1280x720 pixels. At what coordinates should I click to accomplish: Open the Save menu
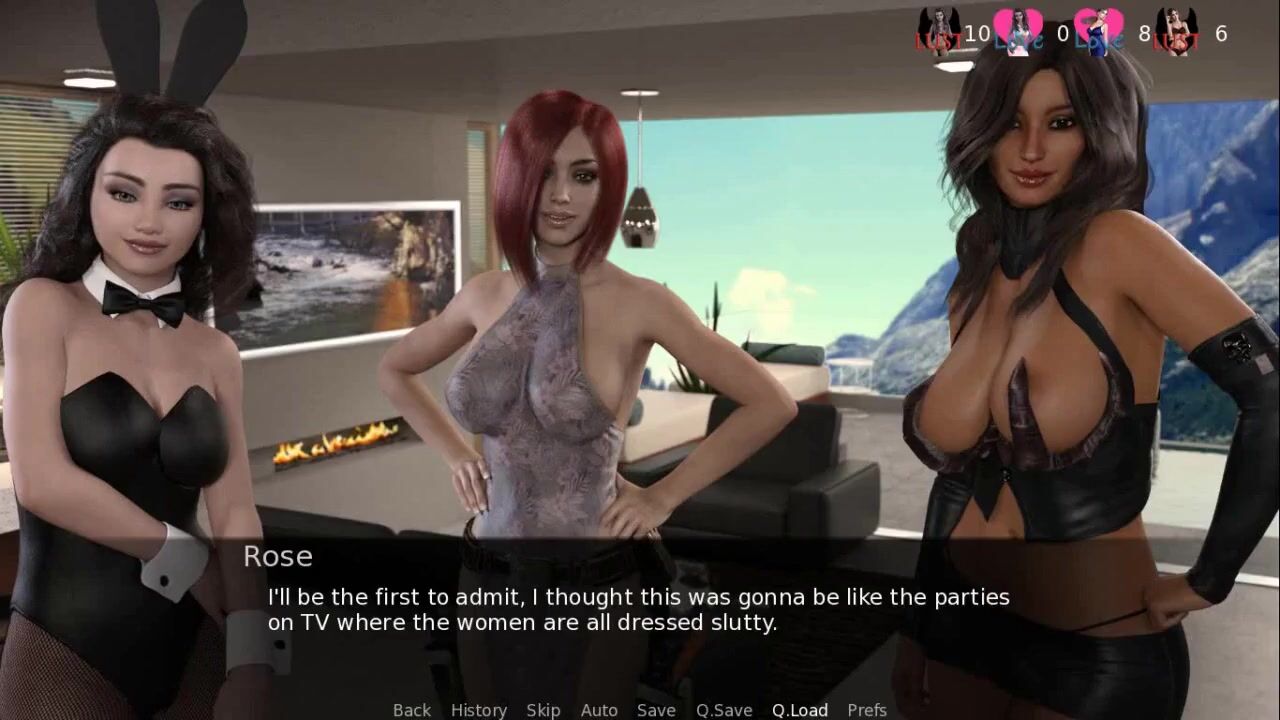(x=656, y=710)
